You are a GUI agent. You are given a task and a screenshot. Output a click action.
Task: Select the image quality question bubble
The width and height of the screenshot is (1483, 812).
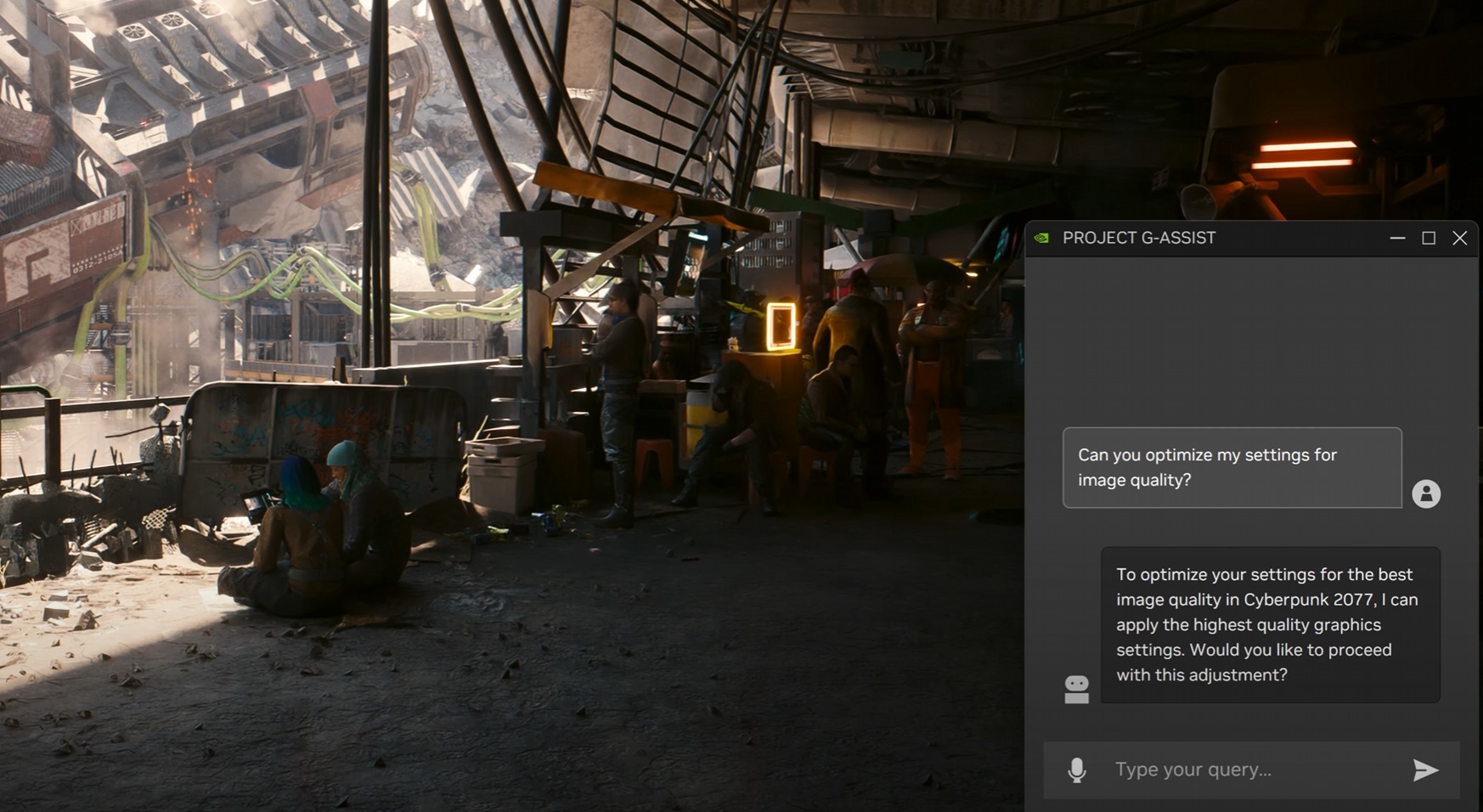tap(1233, 468)
